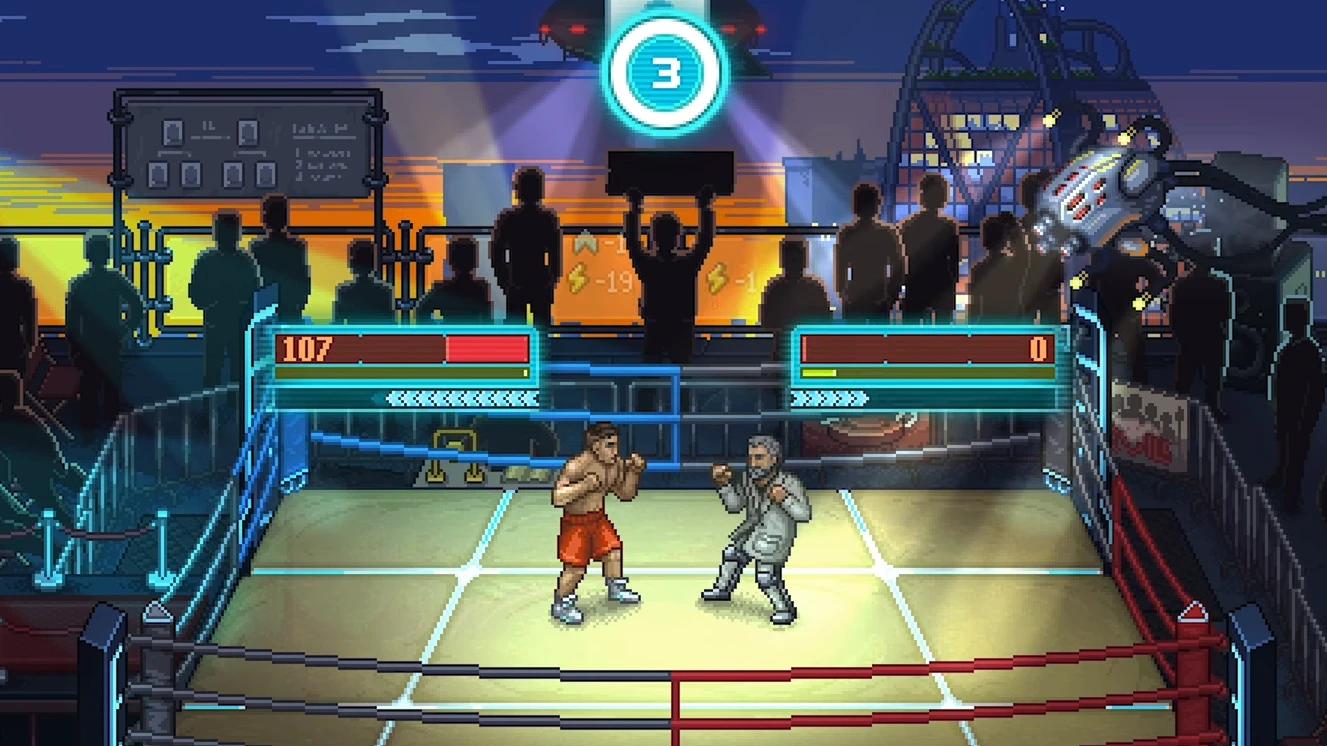Select the grey-haired opponent in the robe

click(762, 515)
